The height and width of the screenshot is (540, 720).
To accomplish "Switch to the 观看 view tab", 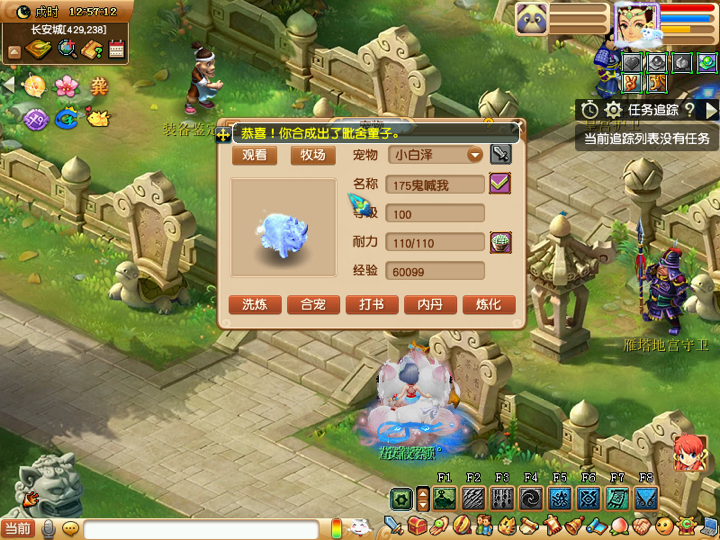I will tap(255, 155).
